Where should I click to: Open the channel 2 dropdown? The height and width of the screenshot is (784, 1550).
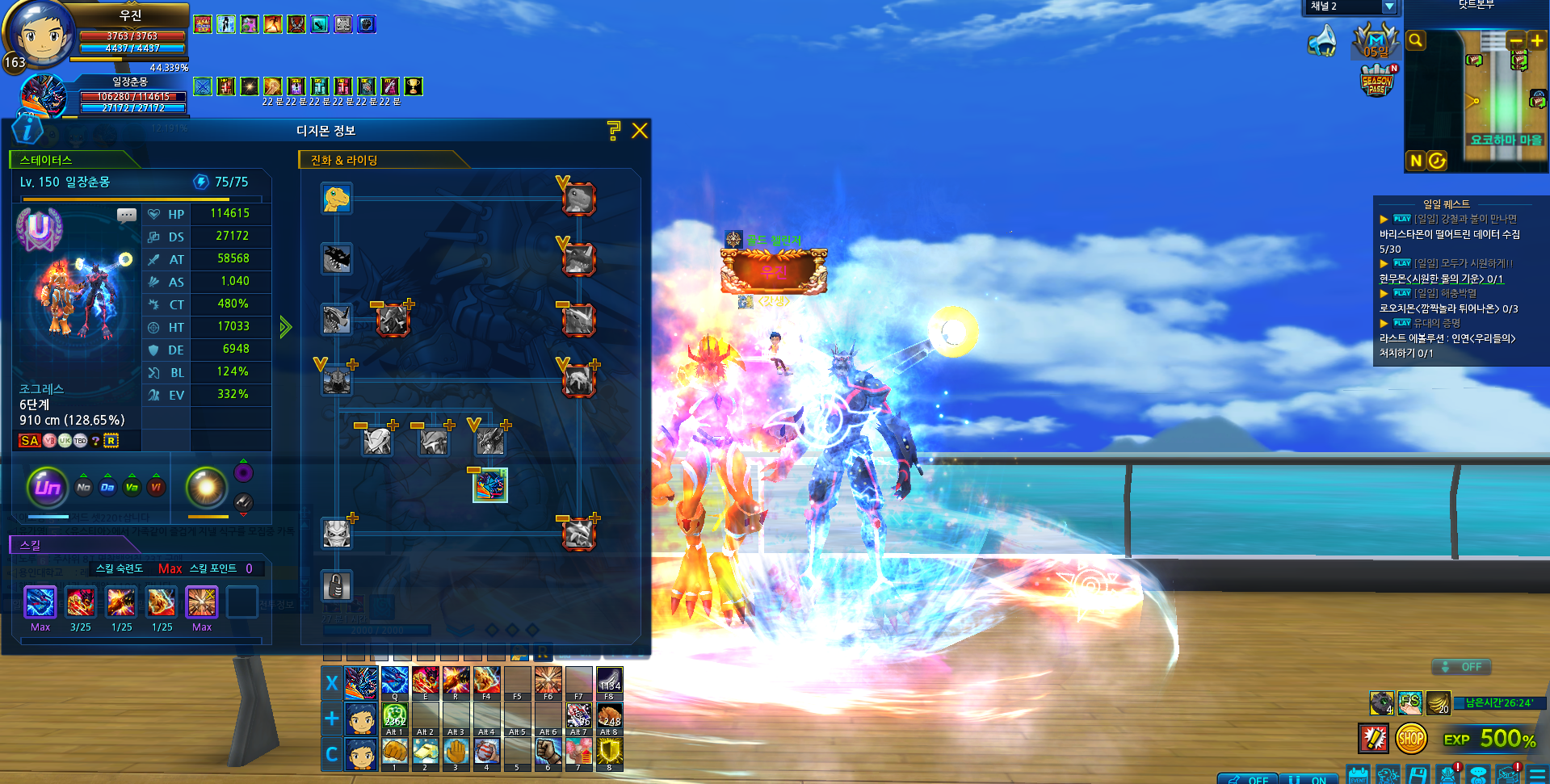1389,6
